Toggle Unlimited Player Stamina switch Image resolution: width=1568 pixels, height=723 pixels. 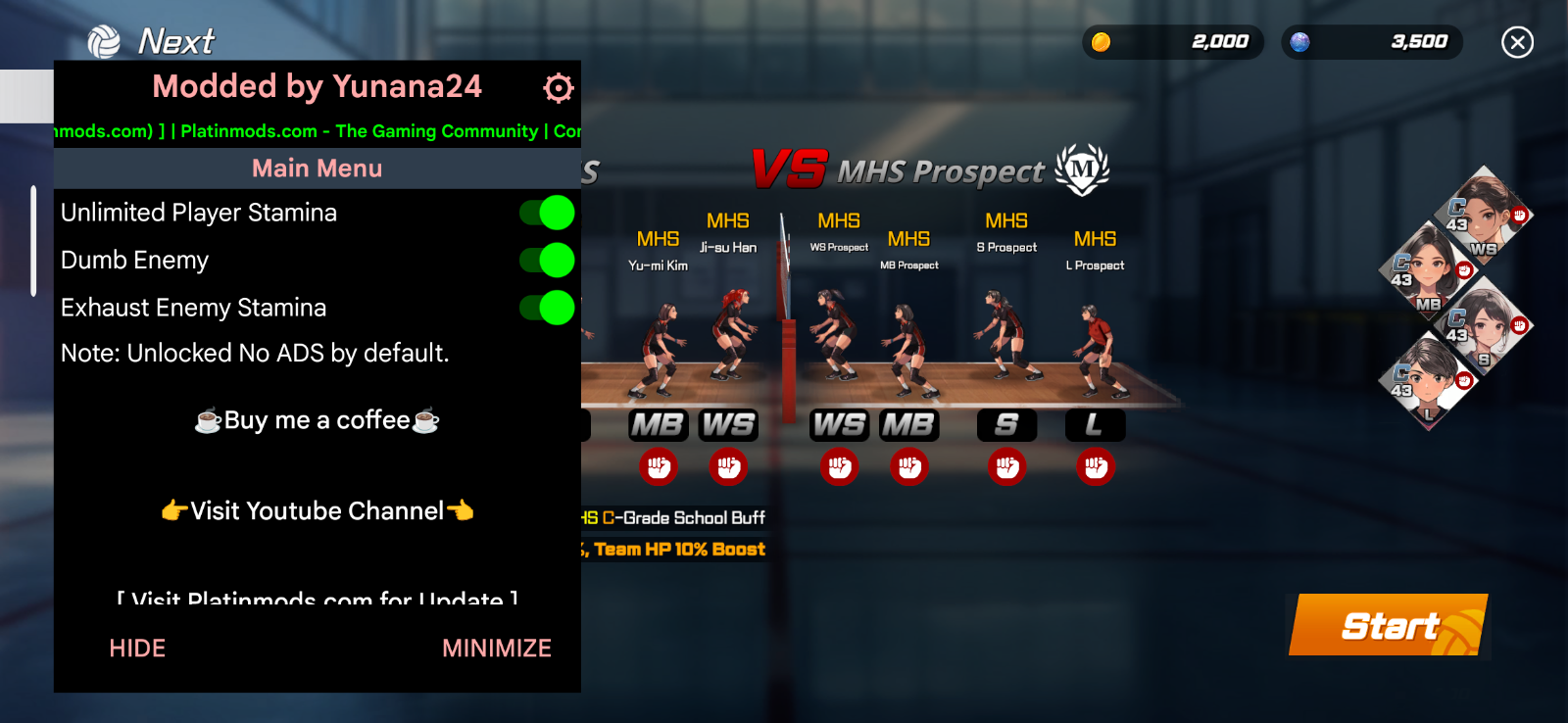pos(547,213)
